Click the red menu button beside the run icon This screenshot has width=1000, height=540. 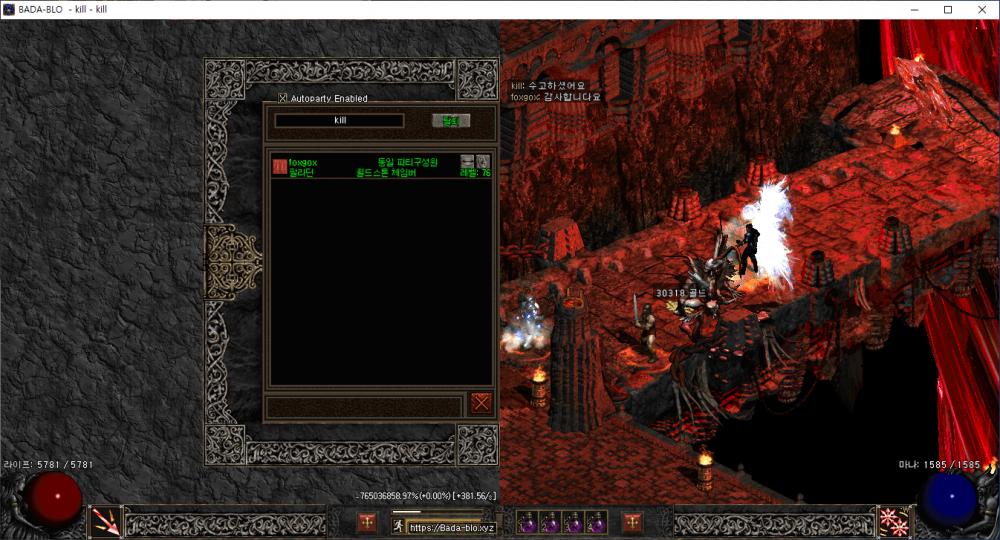(367, 522)
